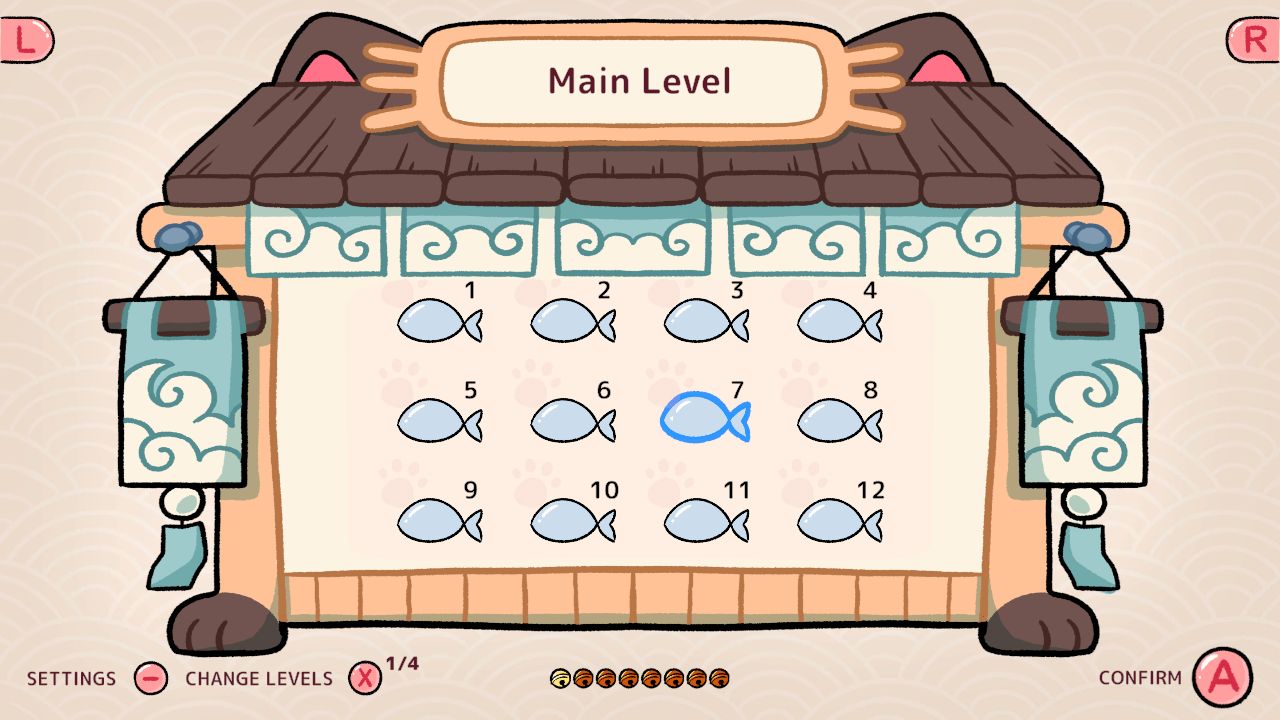The width and height of the screenshot is (1280, 720).
Task: Click the golden first bell
Action: point(559,678)
